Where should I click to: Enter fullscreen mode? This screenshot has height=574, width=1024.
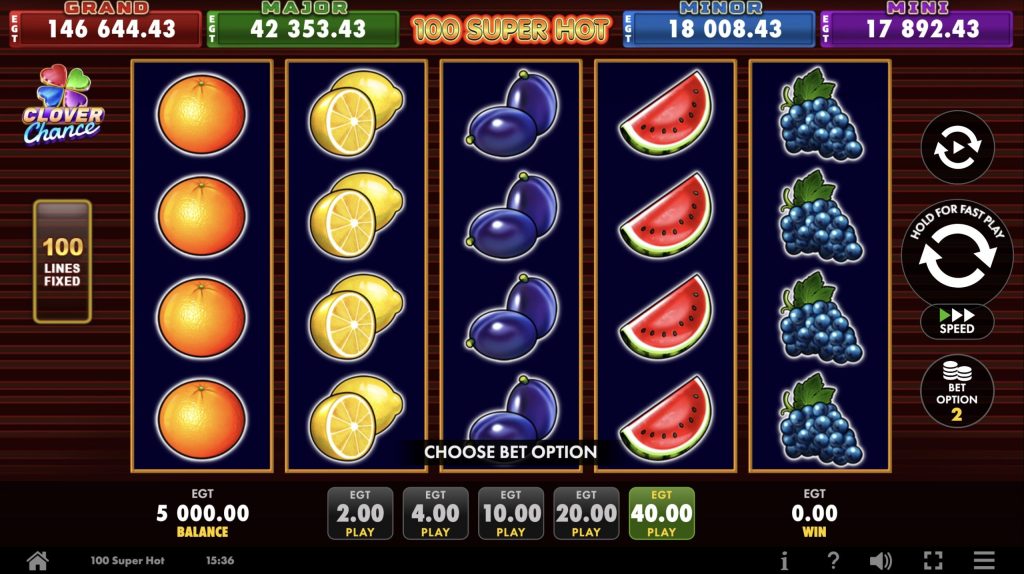pyautogui.click(x=933, y=561)
